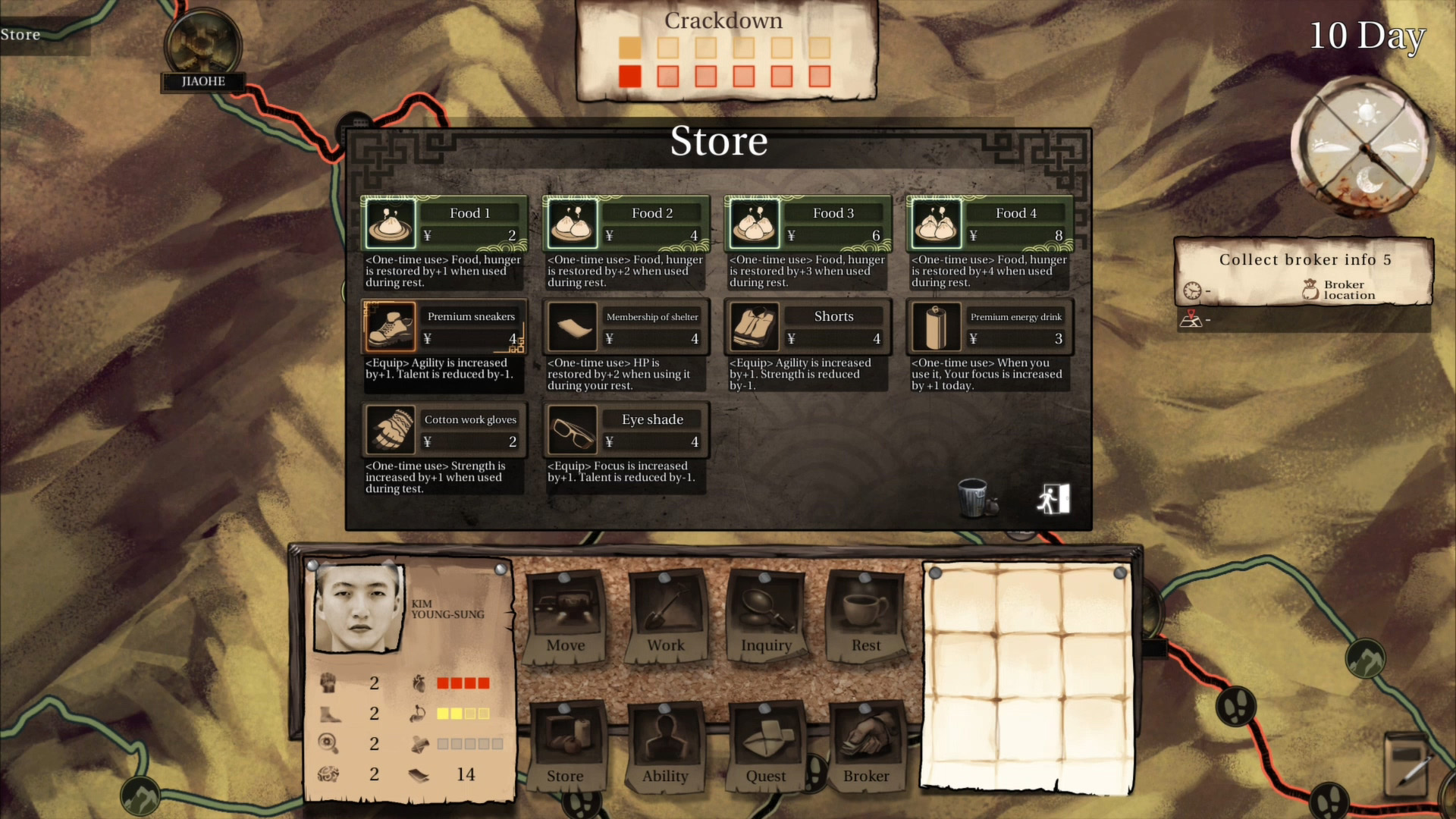Click Kim Young-Sung's portrait

(x=358, y=607)
